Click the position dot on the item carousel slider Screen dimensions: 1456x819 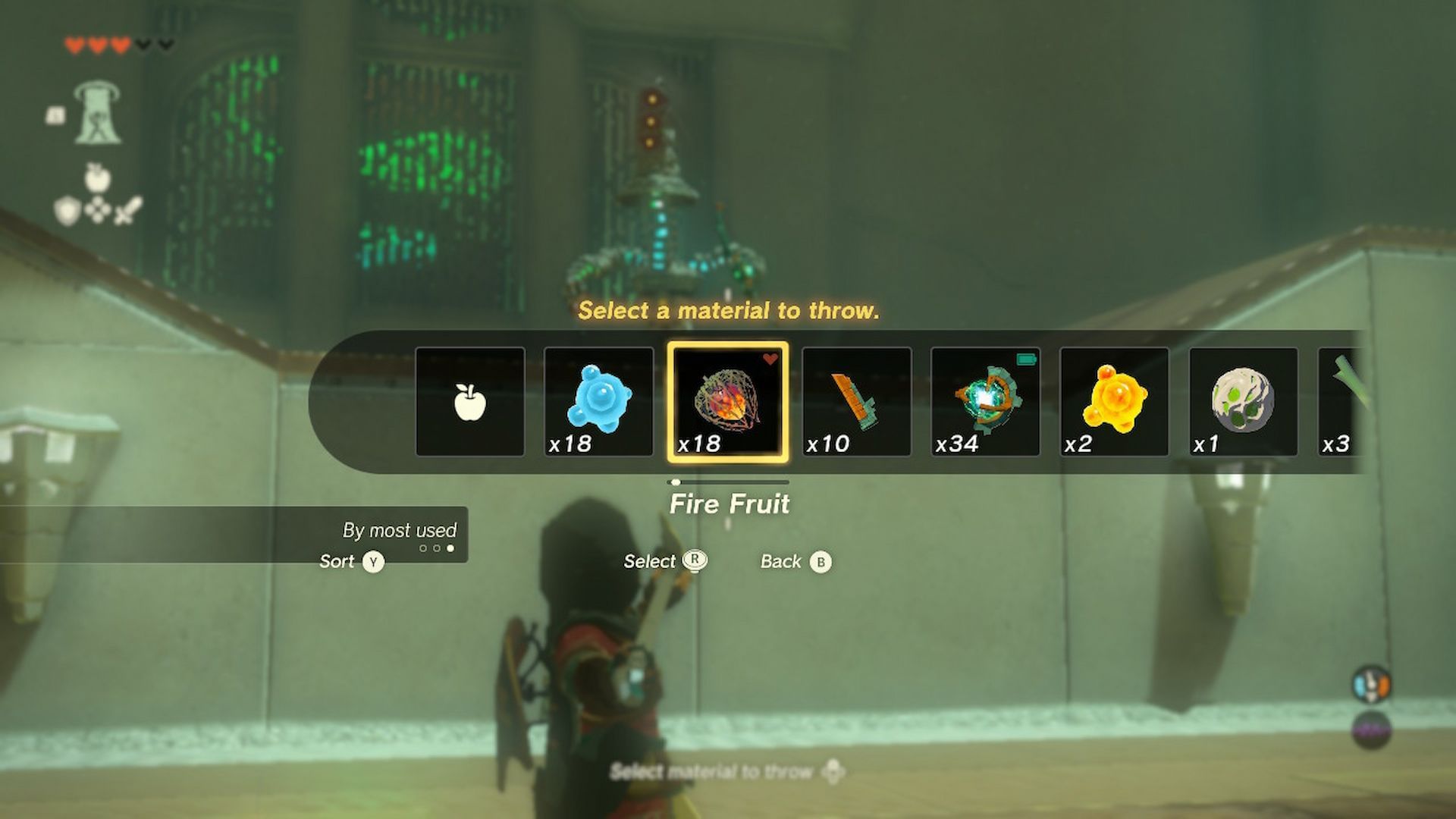pos(677,480)
